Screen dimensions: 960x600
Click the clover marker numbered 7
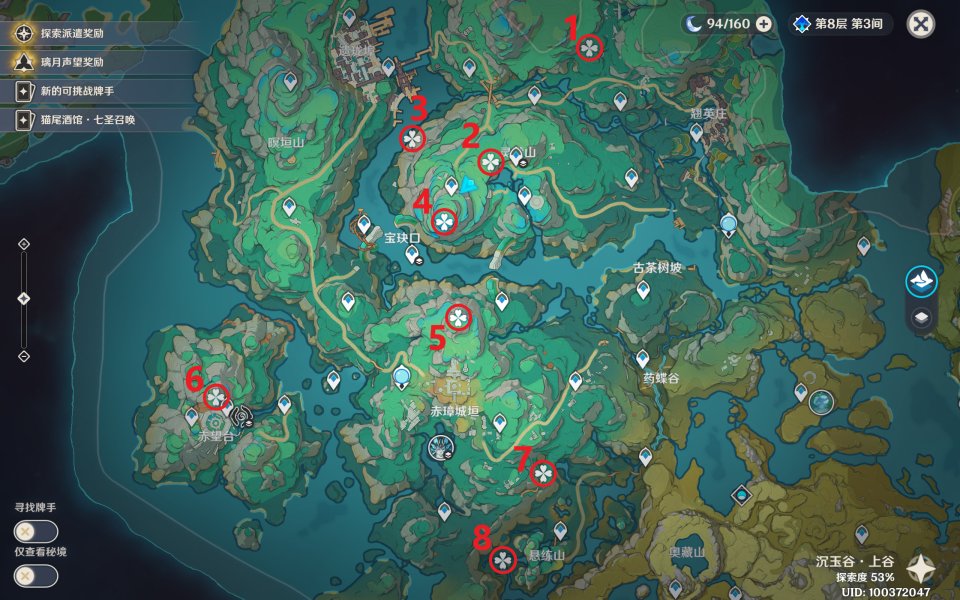[542, 472]
